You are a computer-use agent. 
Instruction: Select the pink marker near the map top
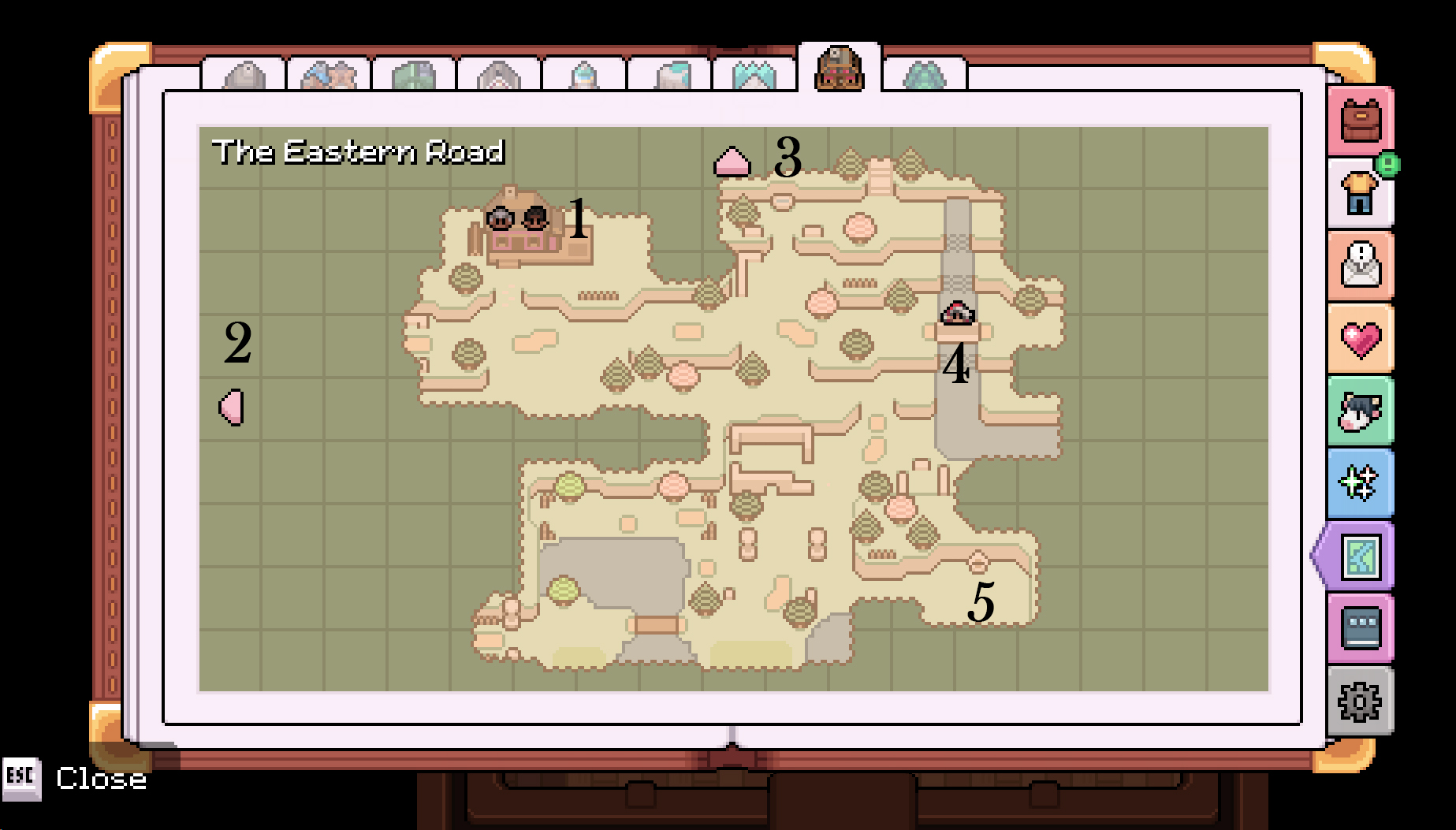coord(731,162)
